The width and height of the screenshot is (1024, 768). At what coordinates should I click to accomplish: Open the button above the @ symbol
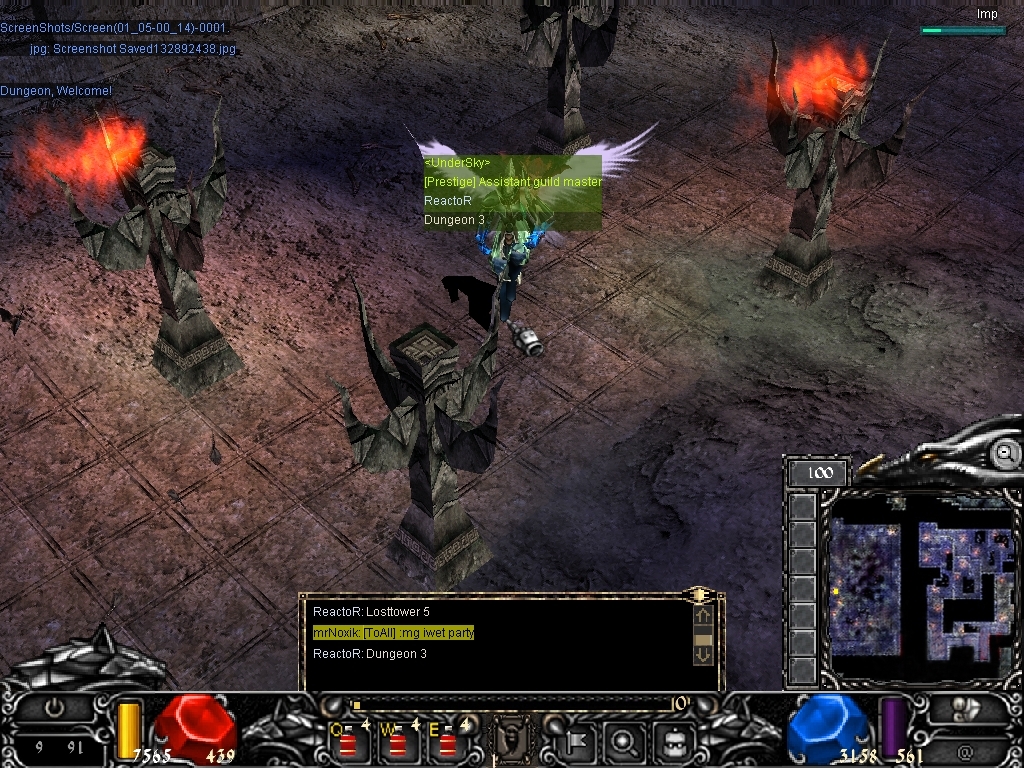point(965,710)
